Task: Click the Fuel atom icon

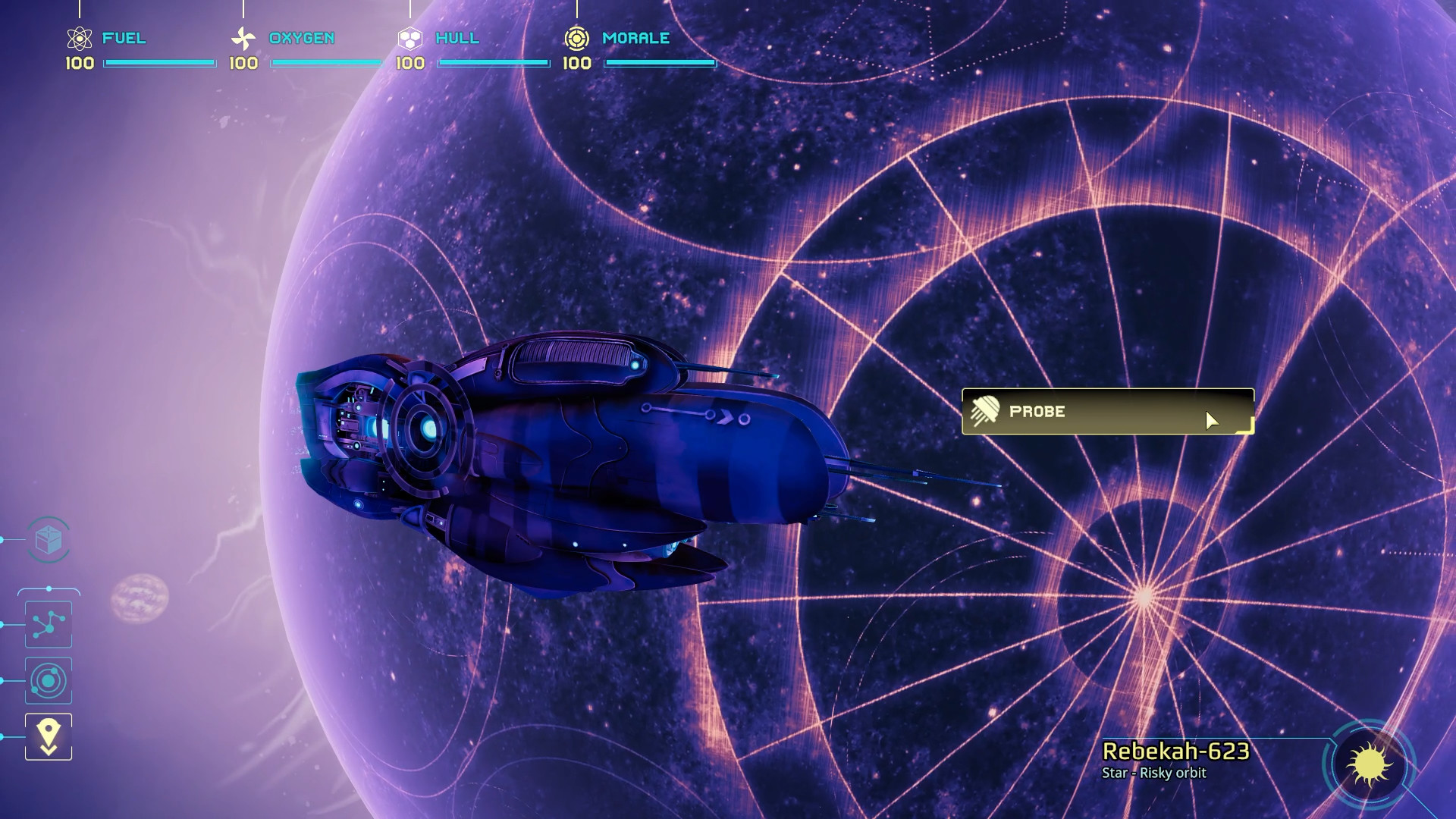Action: tap(78, 37)
